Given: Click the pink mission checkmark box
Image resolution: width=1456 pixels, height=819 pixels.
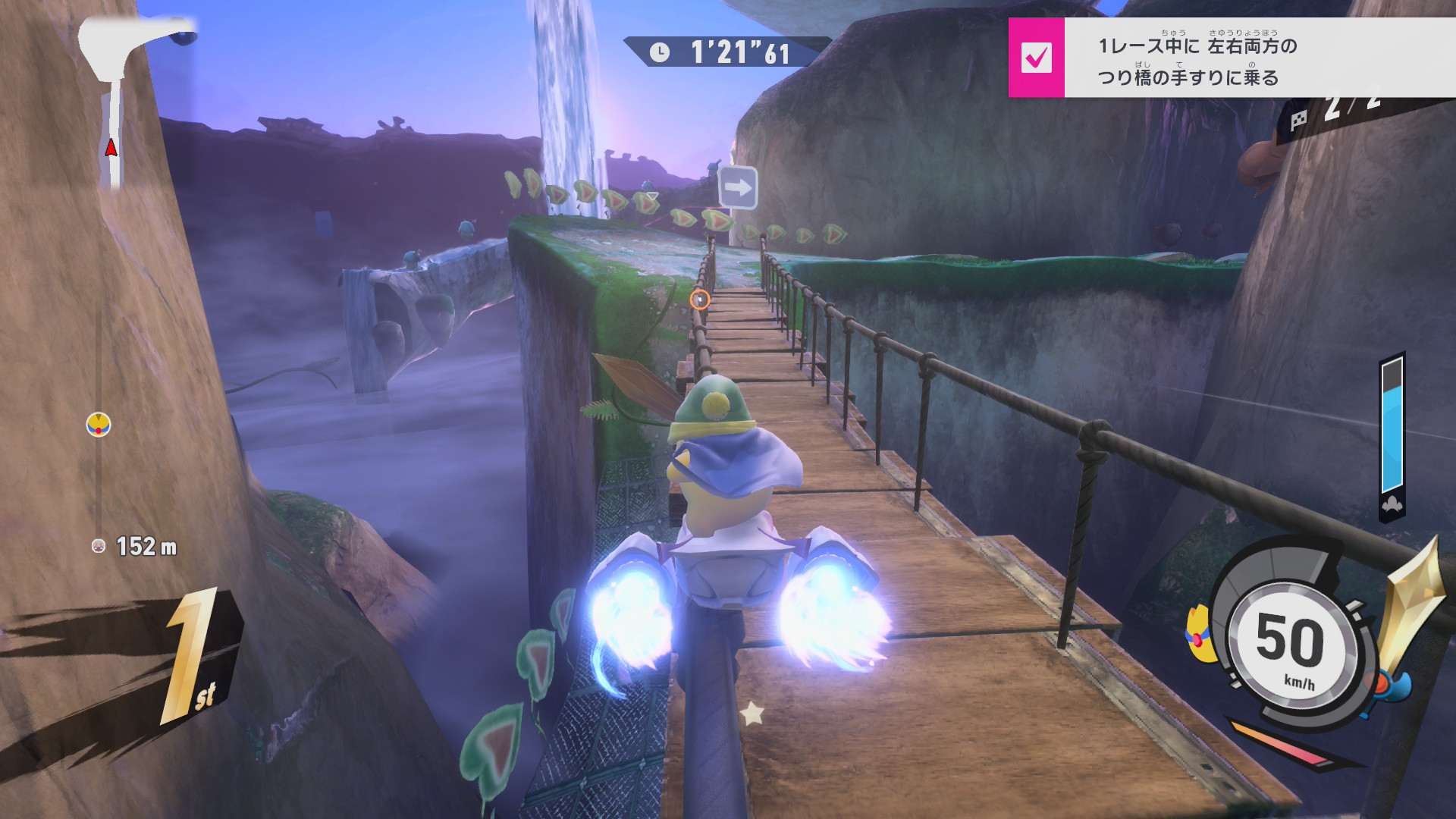Looking at the screenshot, I should click(x=1036, y=58).
